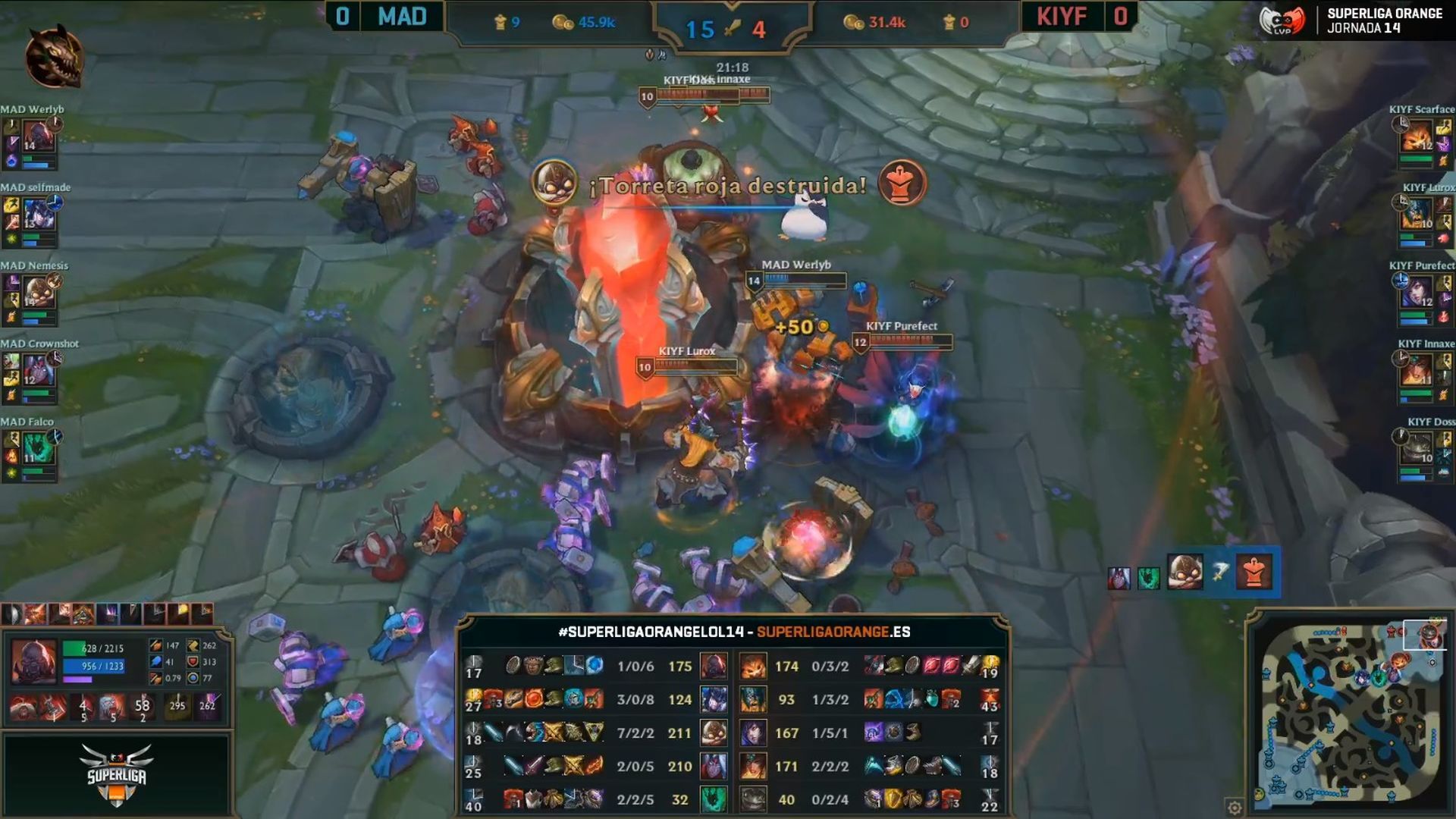
Task: Select MAD Werlyb's player portrait
Action: point(37,136)
